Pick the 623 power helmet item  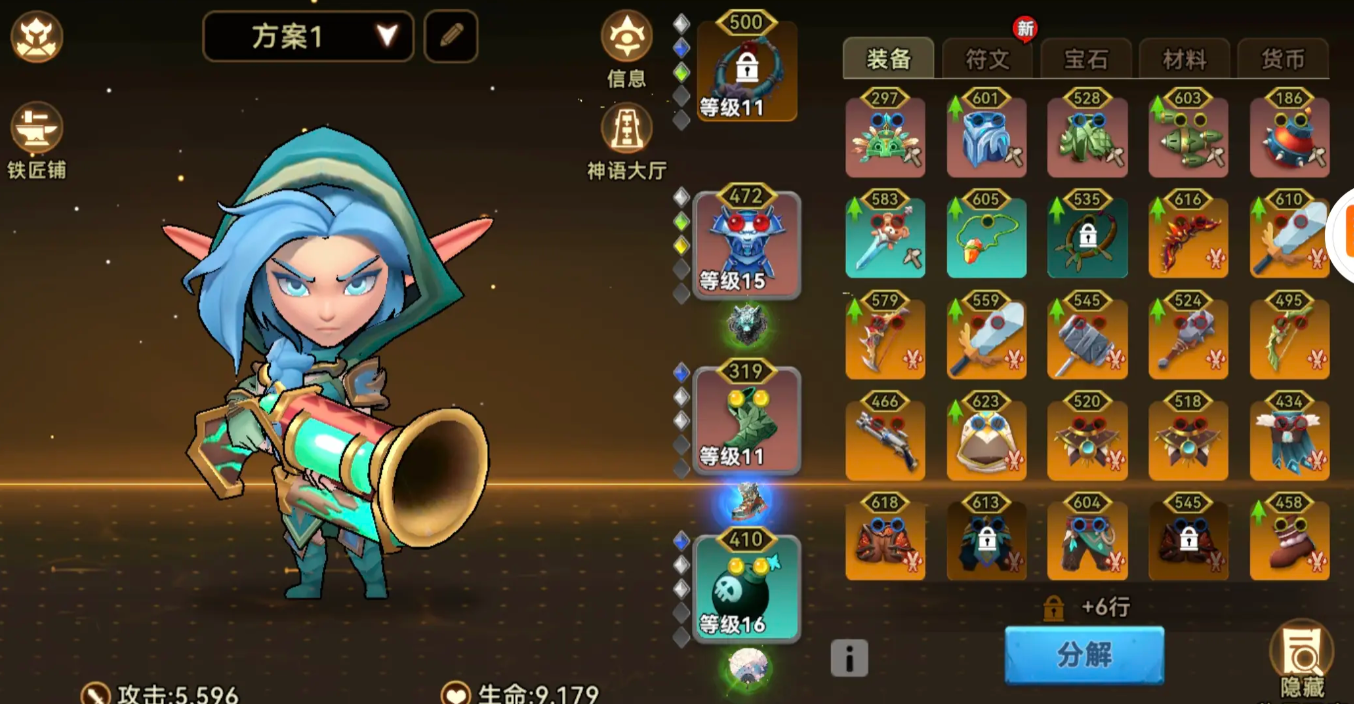pos(986,440)
